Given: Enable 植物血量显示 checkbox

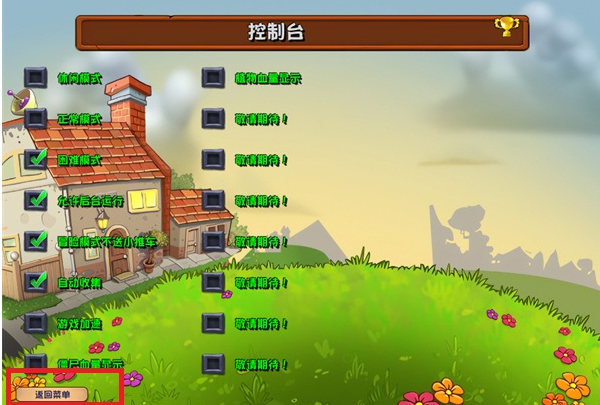Looking at the screenshot, I should pyautogui.click(x=213, y=77).
